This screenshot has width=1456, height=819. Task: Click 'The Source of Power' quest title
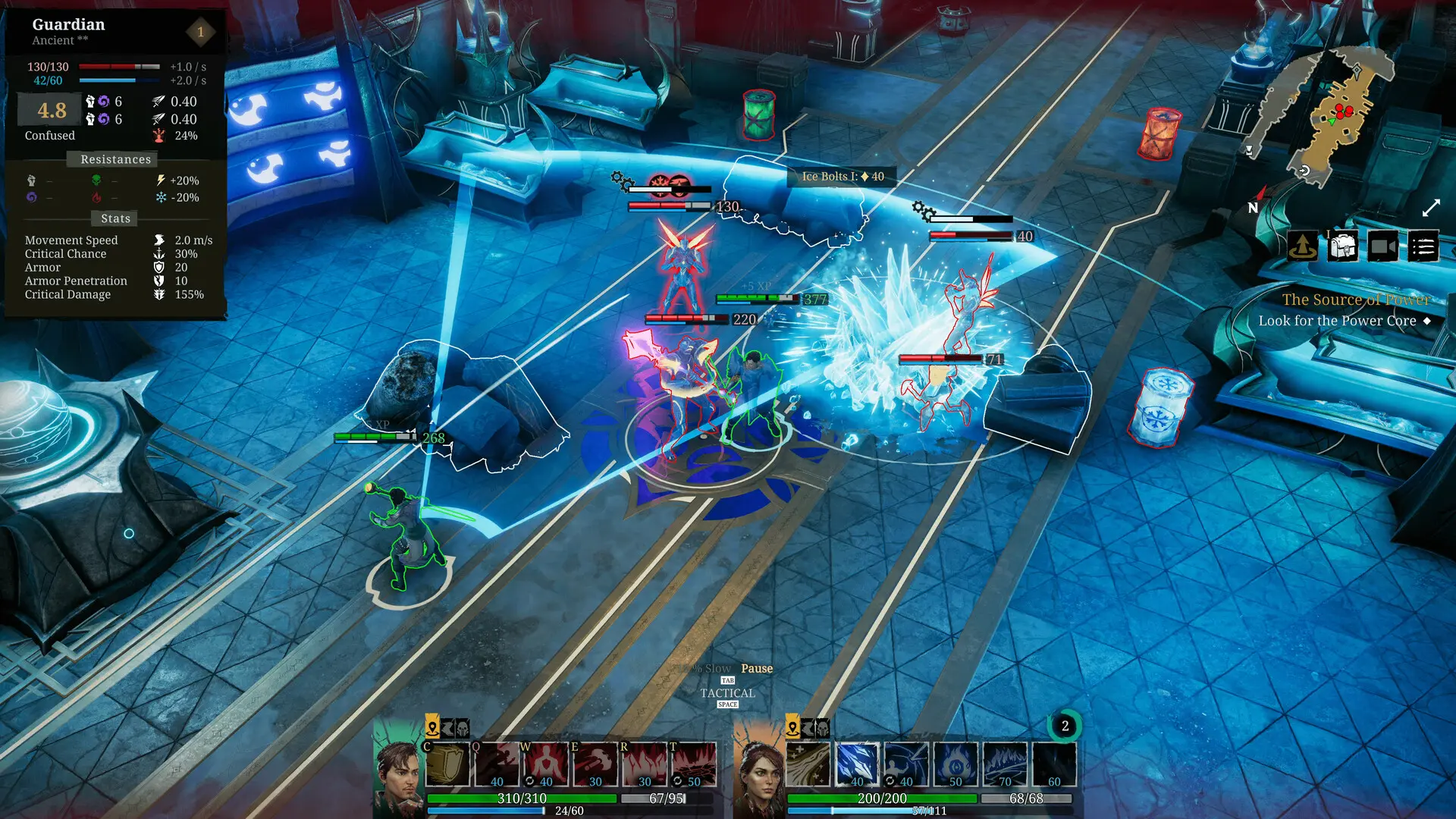coord(1354,300)
